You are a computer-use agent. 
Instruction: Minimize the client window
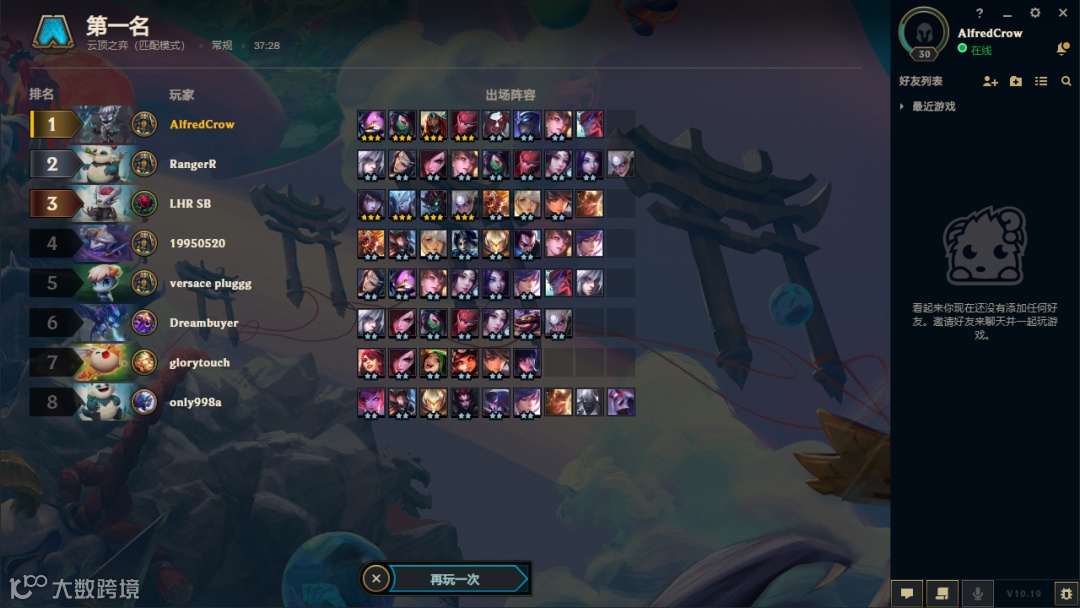coord(1007,13)
